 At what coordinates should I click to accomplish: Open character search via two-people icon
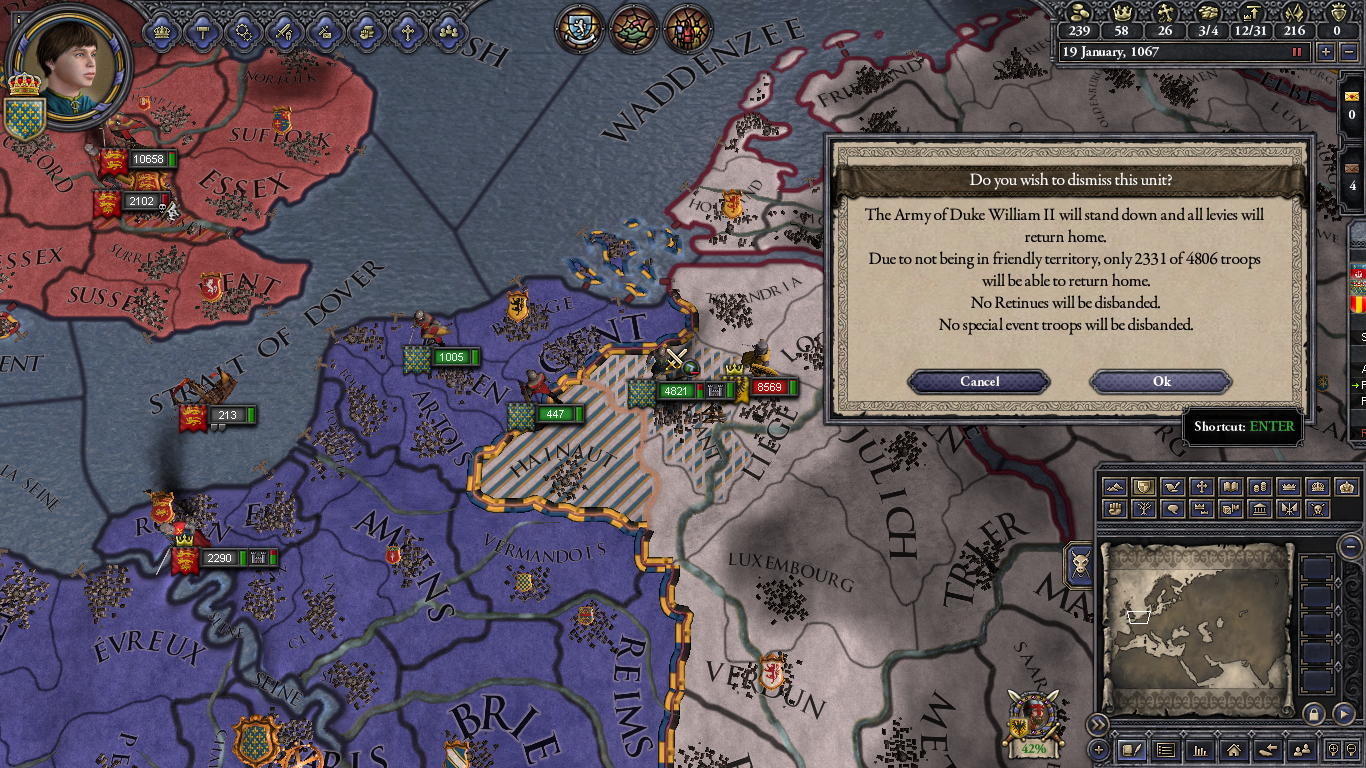tap(1302, 749)
